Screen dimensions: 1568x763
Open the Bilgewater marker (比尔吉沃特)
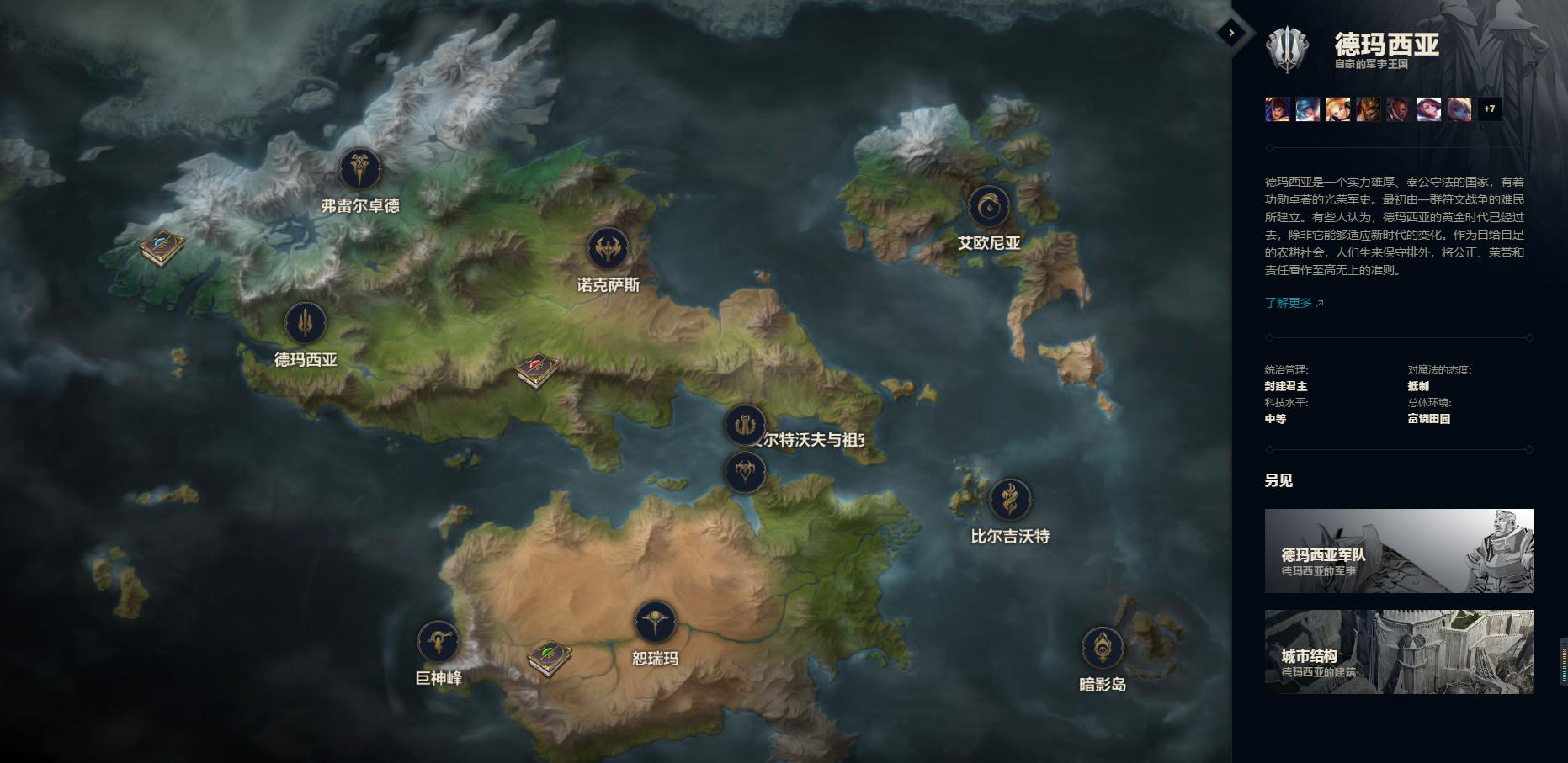point(1009,501)
